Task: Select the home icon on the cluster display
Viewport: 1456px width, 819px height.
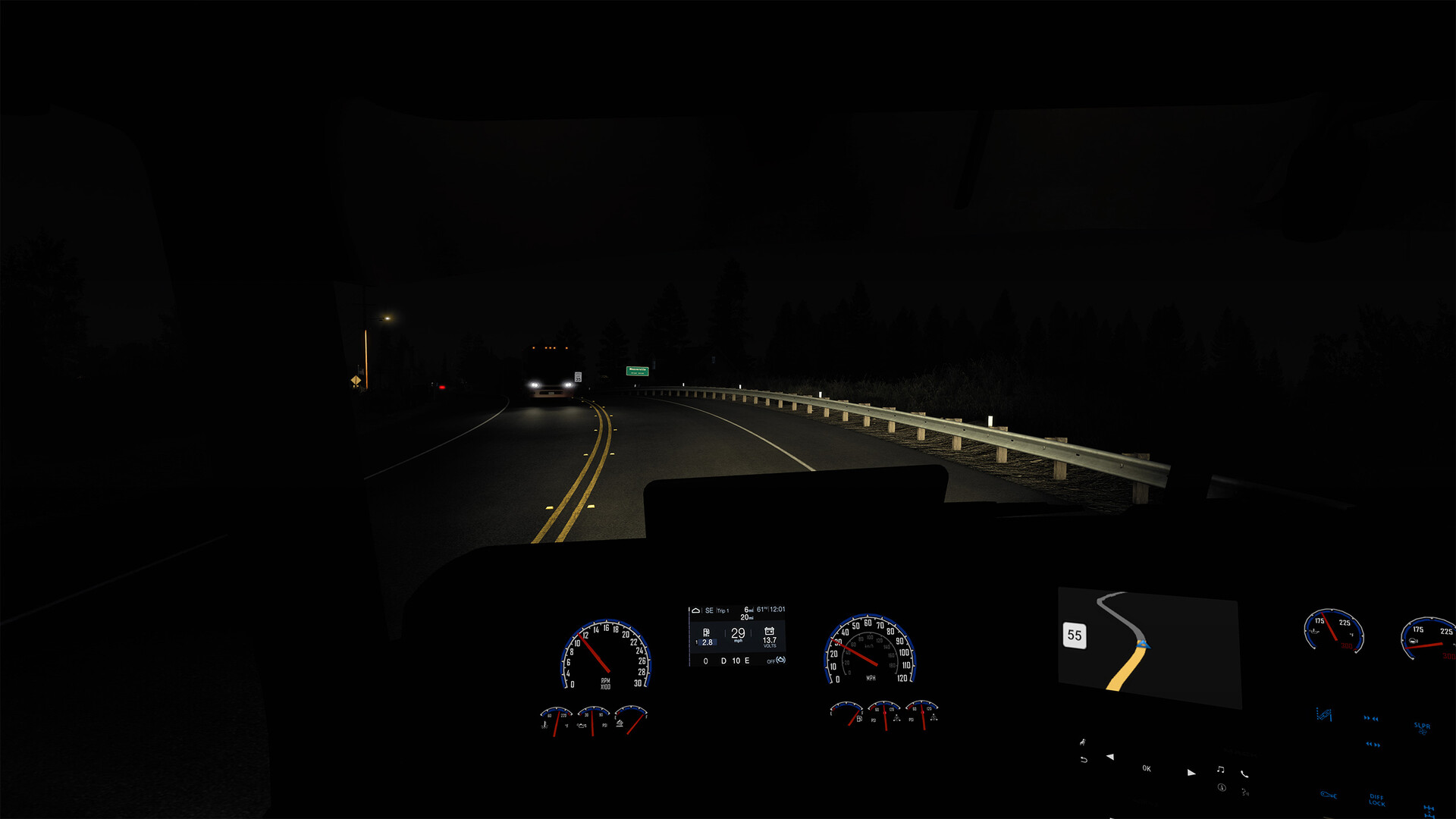Action: click(x=696, y=610)
